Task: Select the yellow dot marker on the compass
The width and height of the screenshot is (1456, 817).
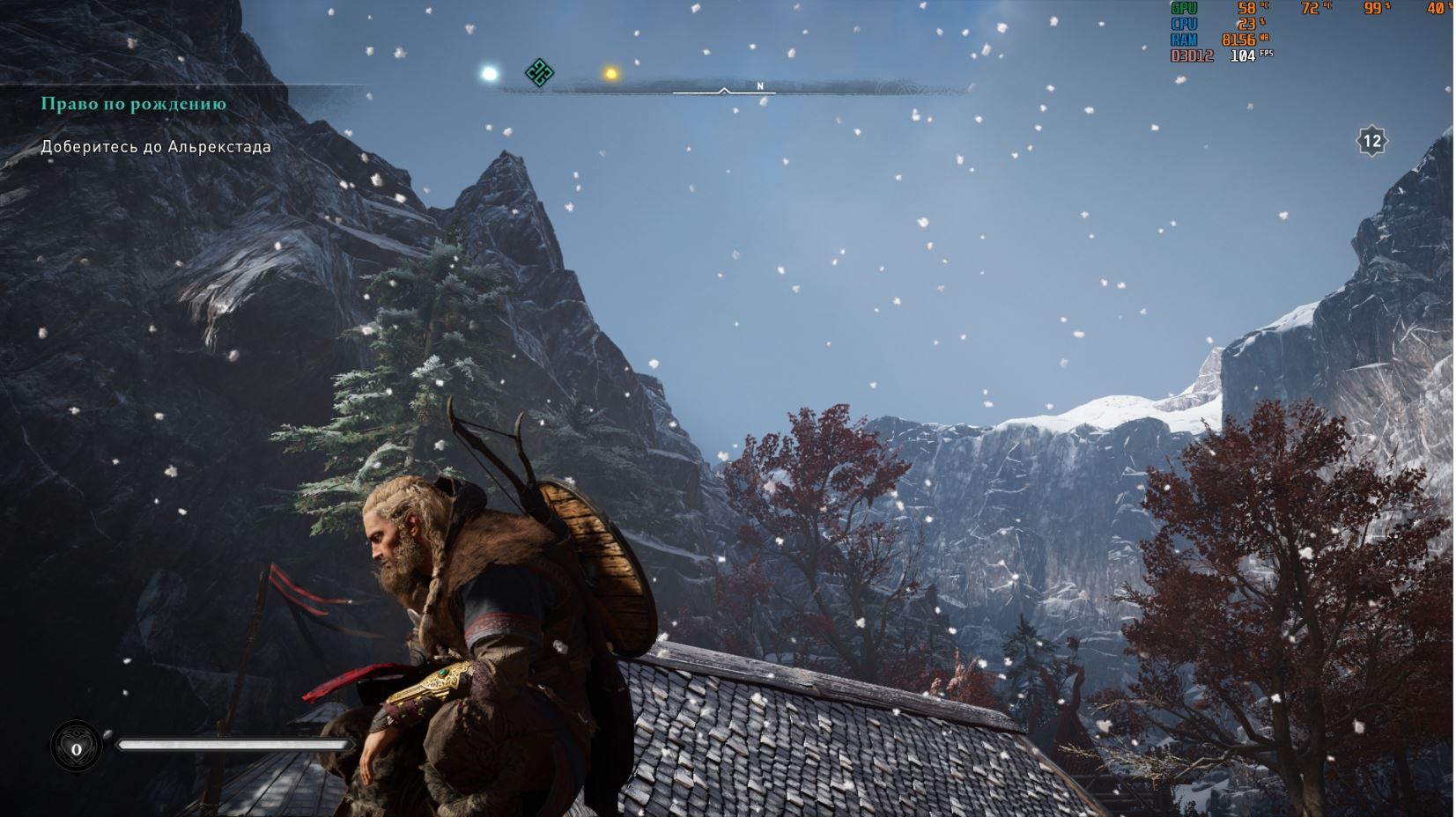Action: pos(610,74)
